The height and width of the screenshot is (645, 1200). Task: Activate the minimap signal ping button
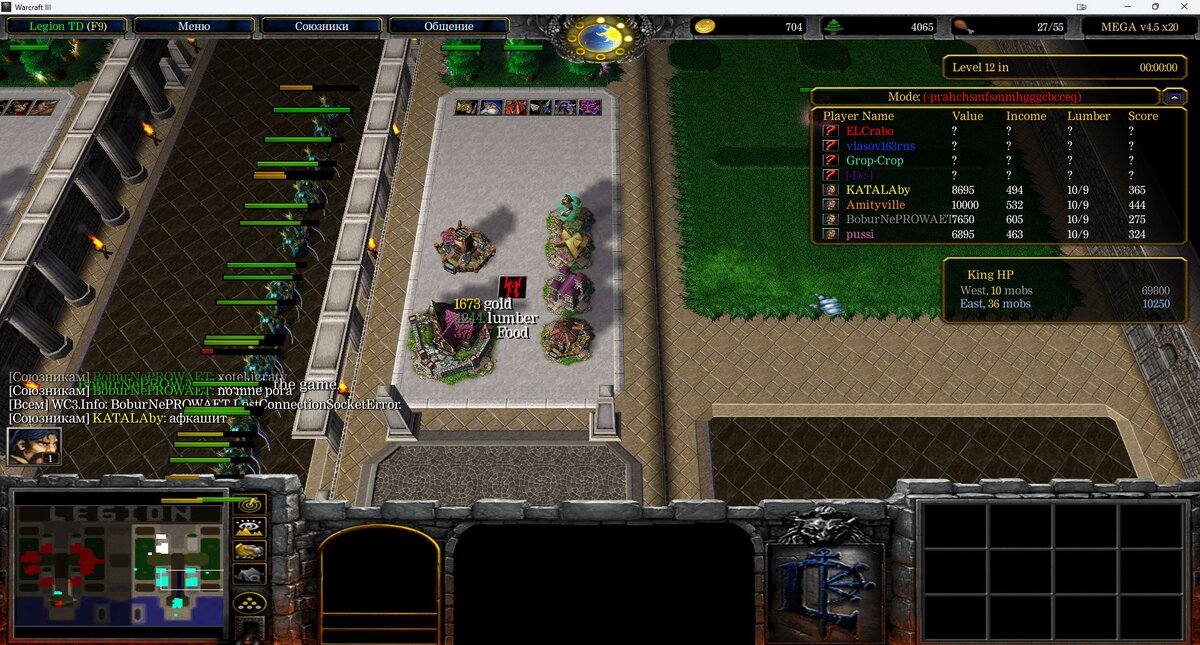coord(249,504)
